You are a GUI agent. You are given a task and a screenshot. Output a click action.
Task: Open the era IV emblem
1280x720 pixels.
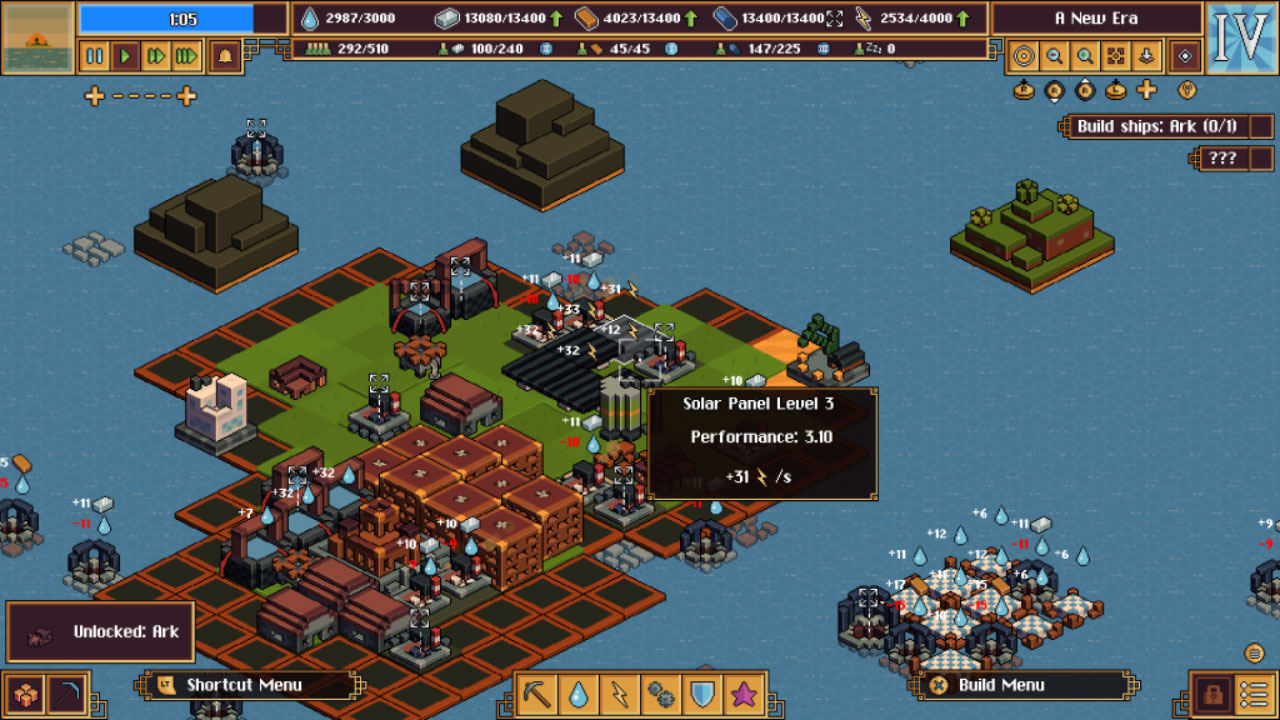pyautogui.click(x=1240, y=38)
